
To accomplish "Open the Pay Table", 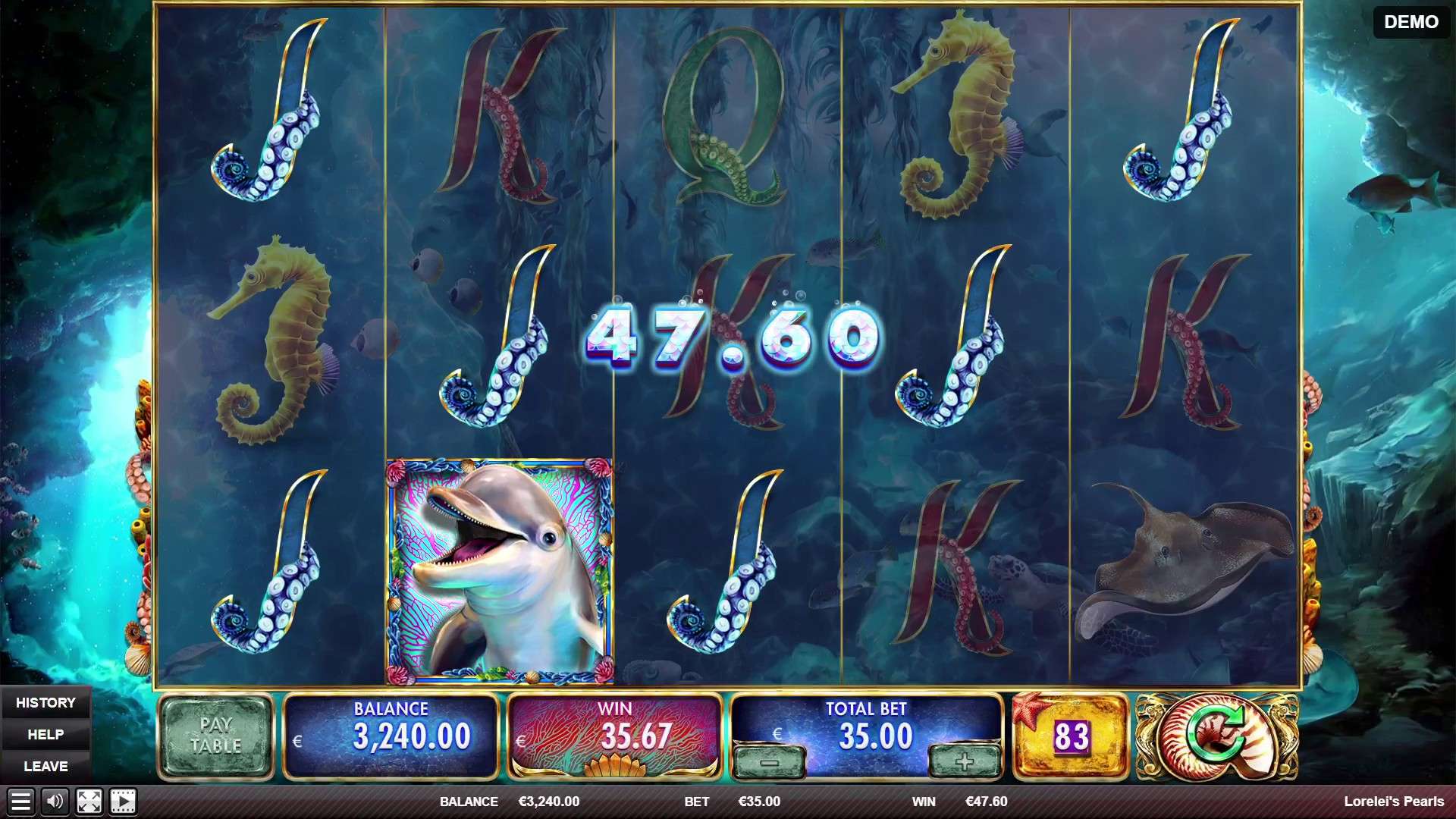I will [x=216, y=733].
